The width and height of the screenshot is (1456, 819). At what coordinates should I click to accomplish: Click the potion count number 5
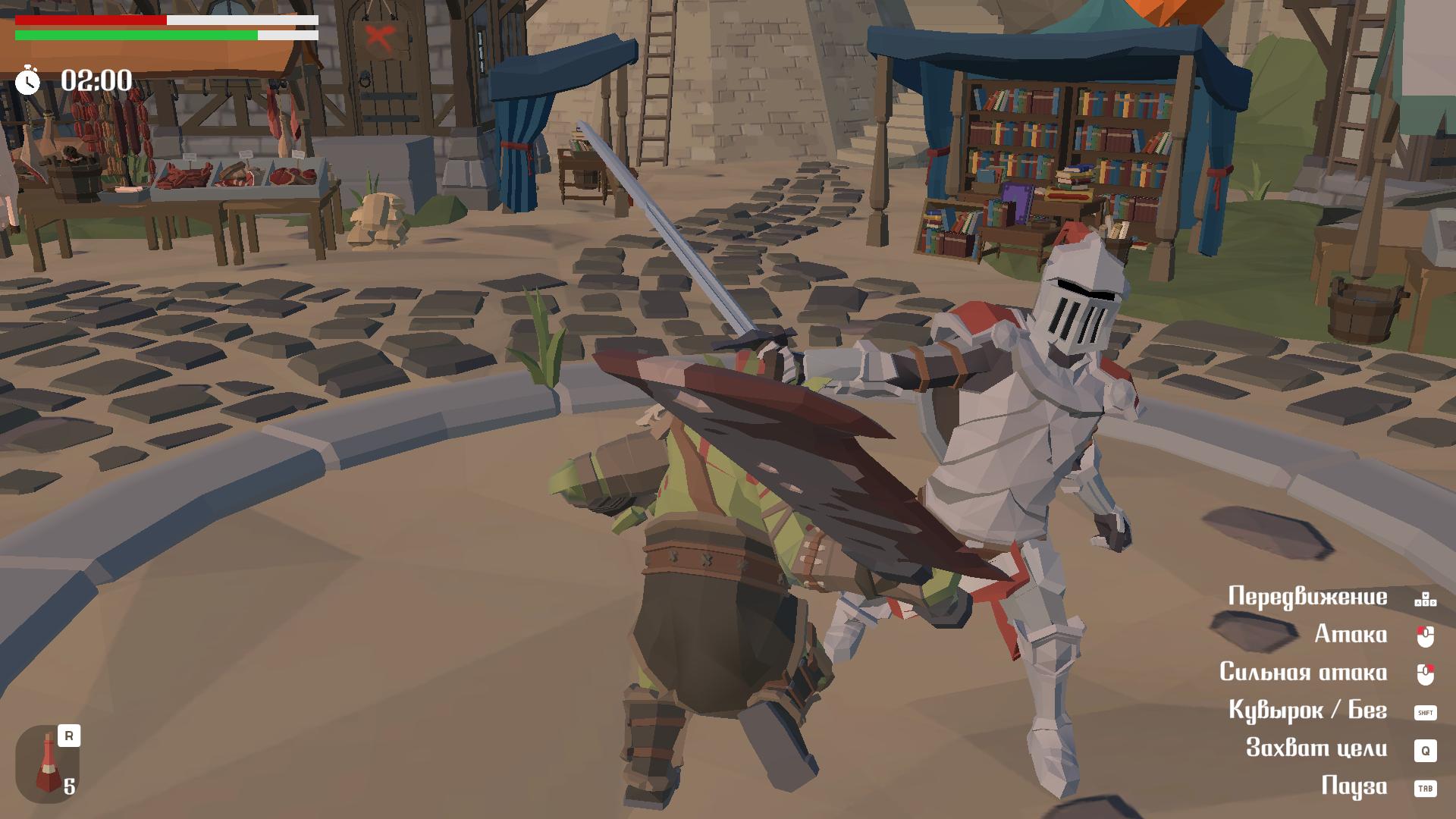(70, 787)
